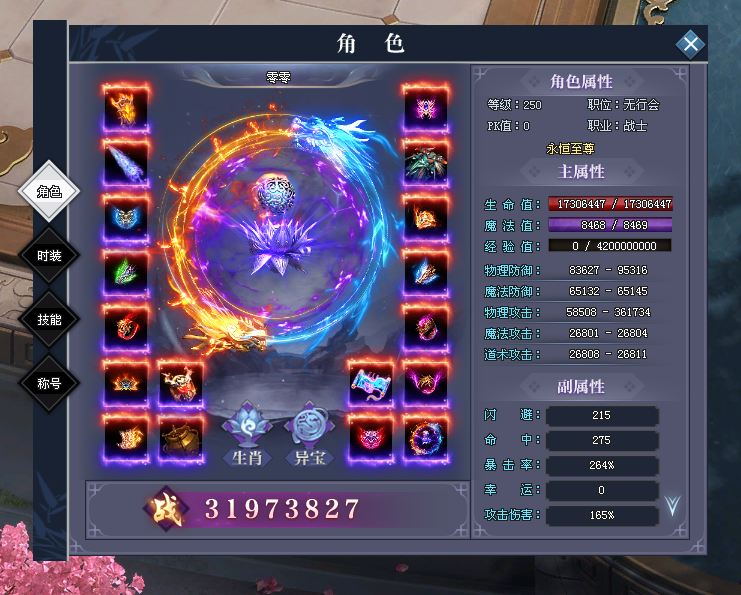
Task: Open the 异宝 (treasure) button
Action: [x=309, y=436]
